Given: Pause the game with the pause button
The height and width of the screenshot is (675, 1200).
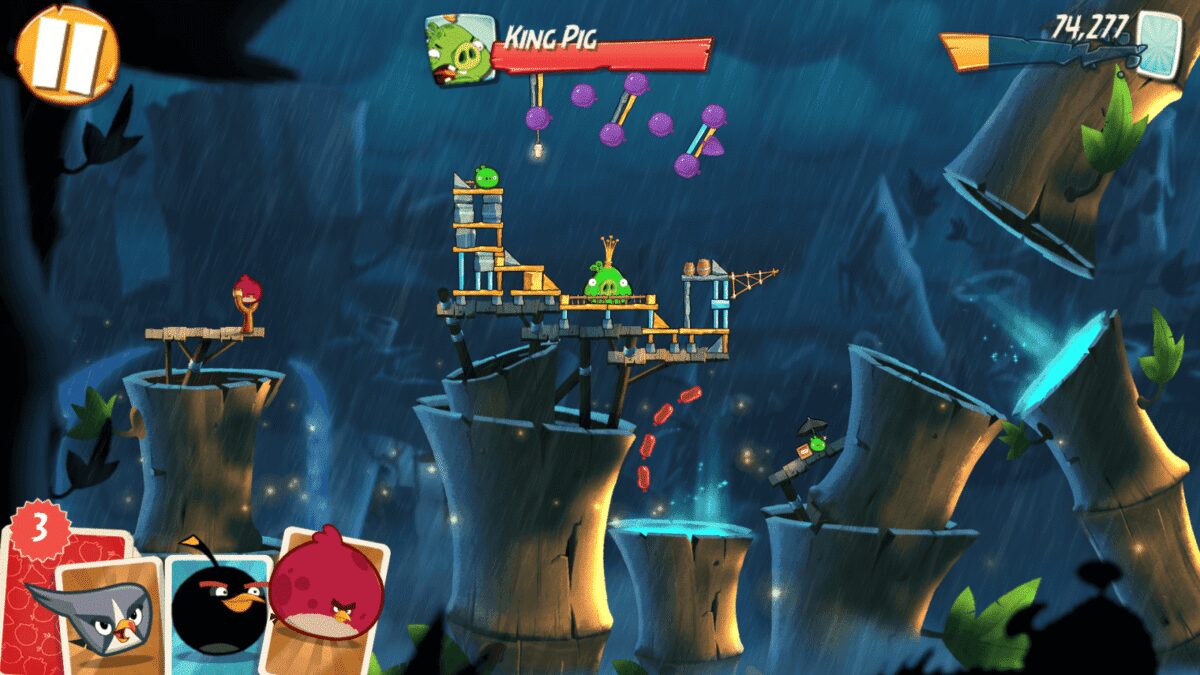Looking at the screenshot, I should click(66, 53).
